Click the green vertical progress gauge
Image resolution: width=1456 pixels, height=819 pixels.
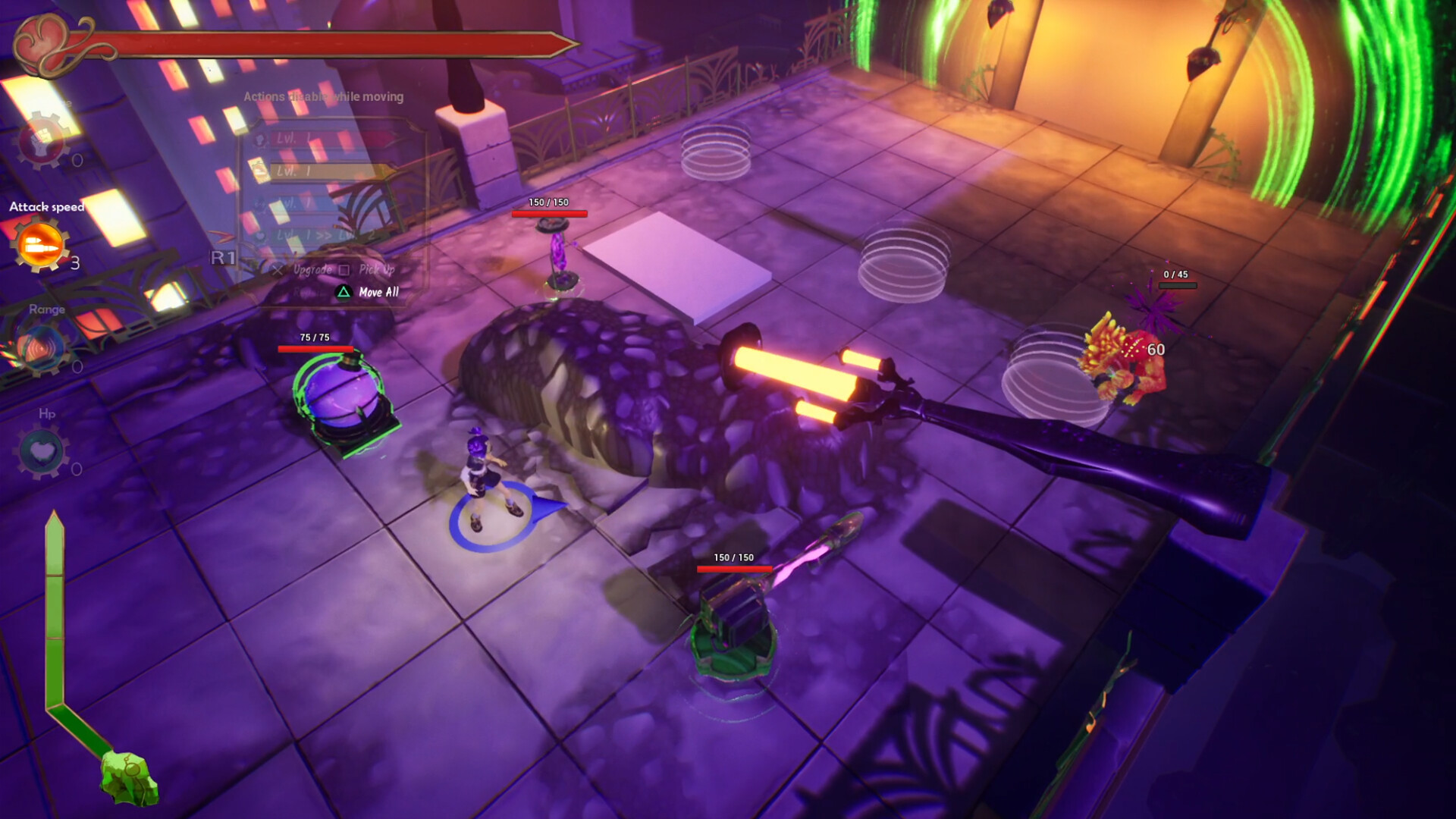tap(55, 607)
